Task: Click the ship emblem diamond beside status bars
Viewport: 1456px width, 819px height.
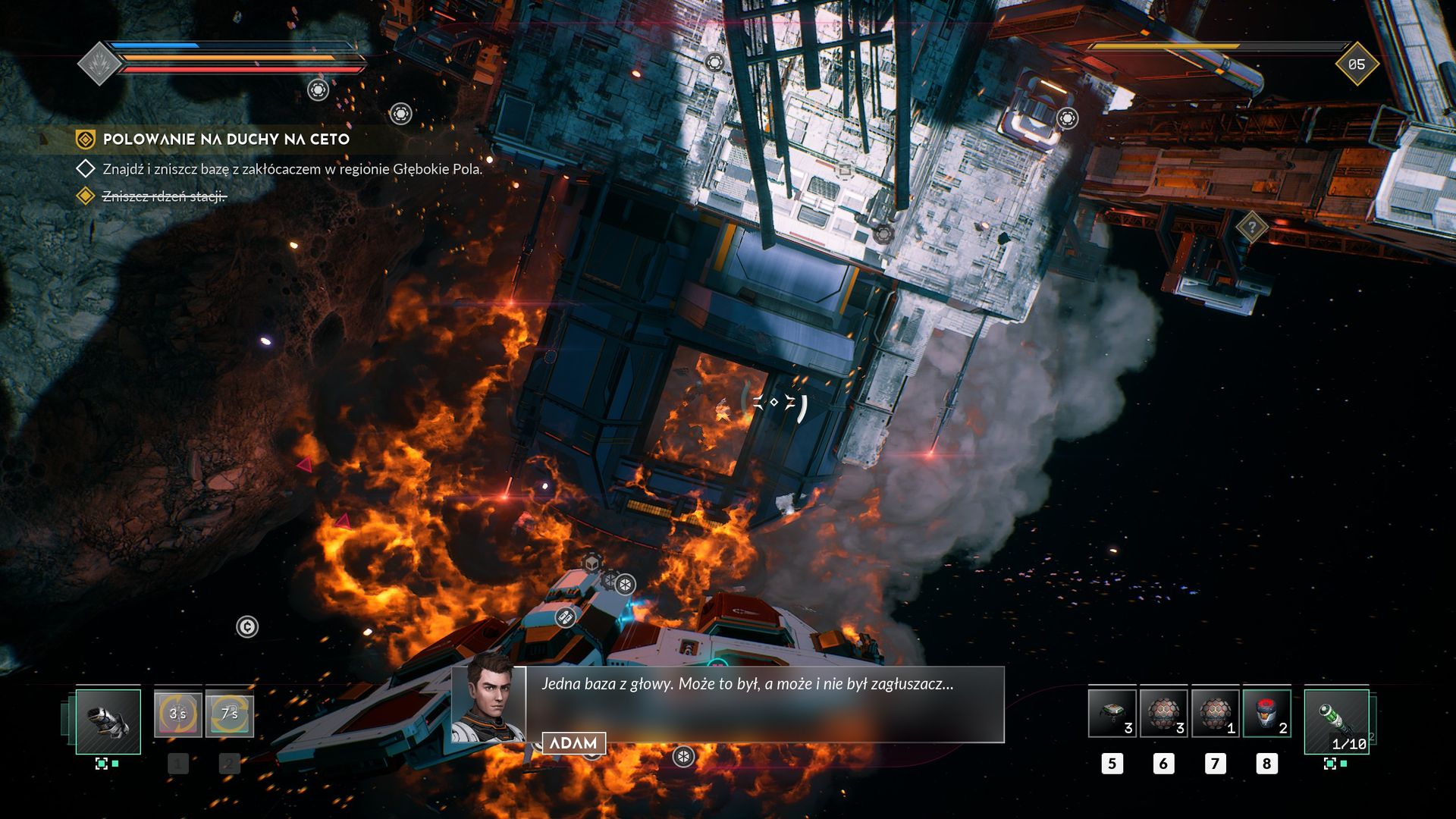Action: point(99,64)
